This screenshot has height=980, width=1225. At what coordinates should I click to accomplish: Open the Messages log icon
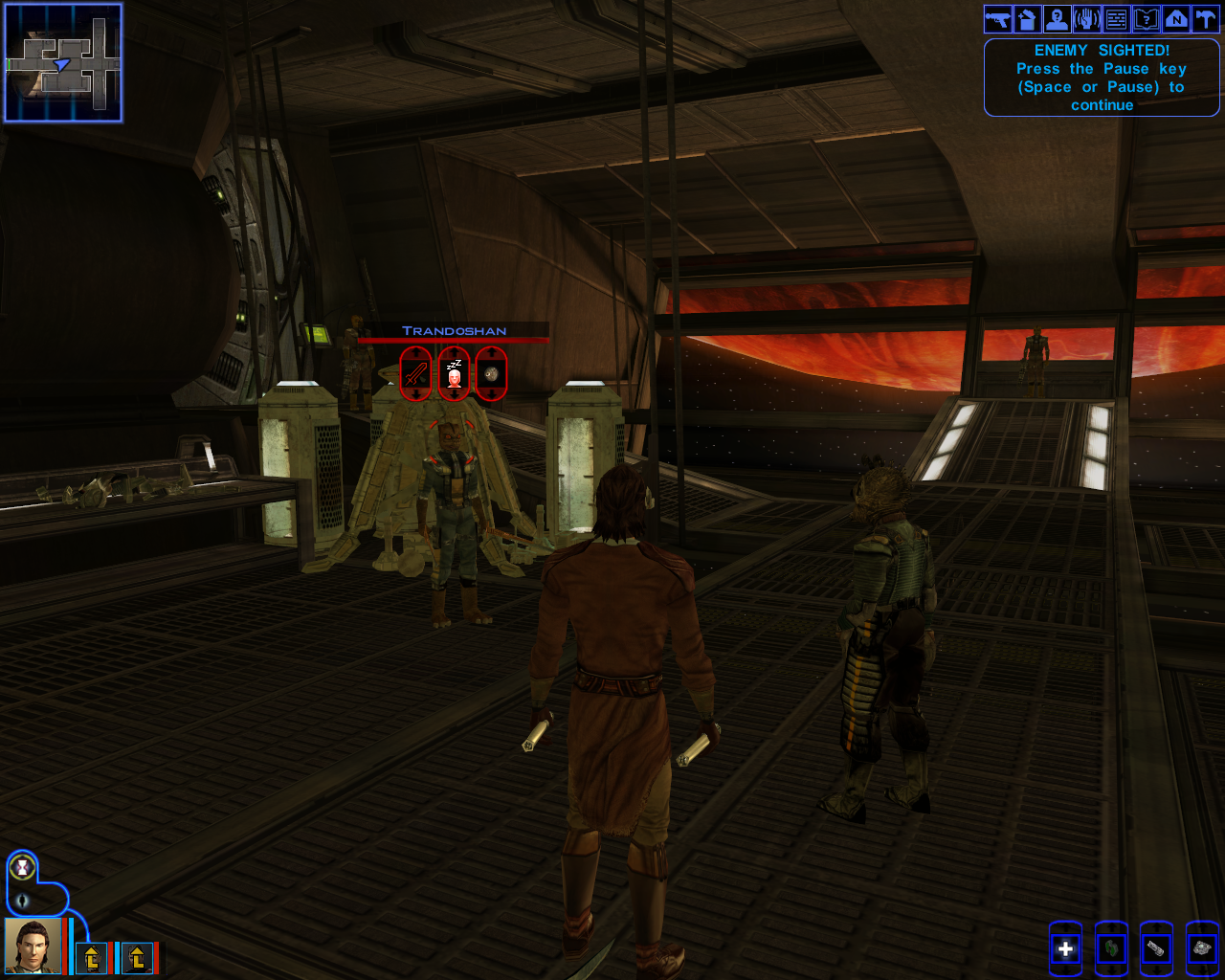(x=1117, y=17)
